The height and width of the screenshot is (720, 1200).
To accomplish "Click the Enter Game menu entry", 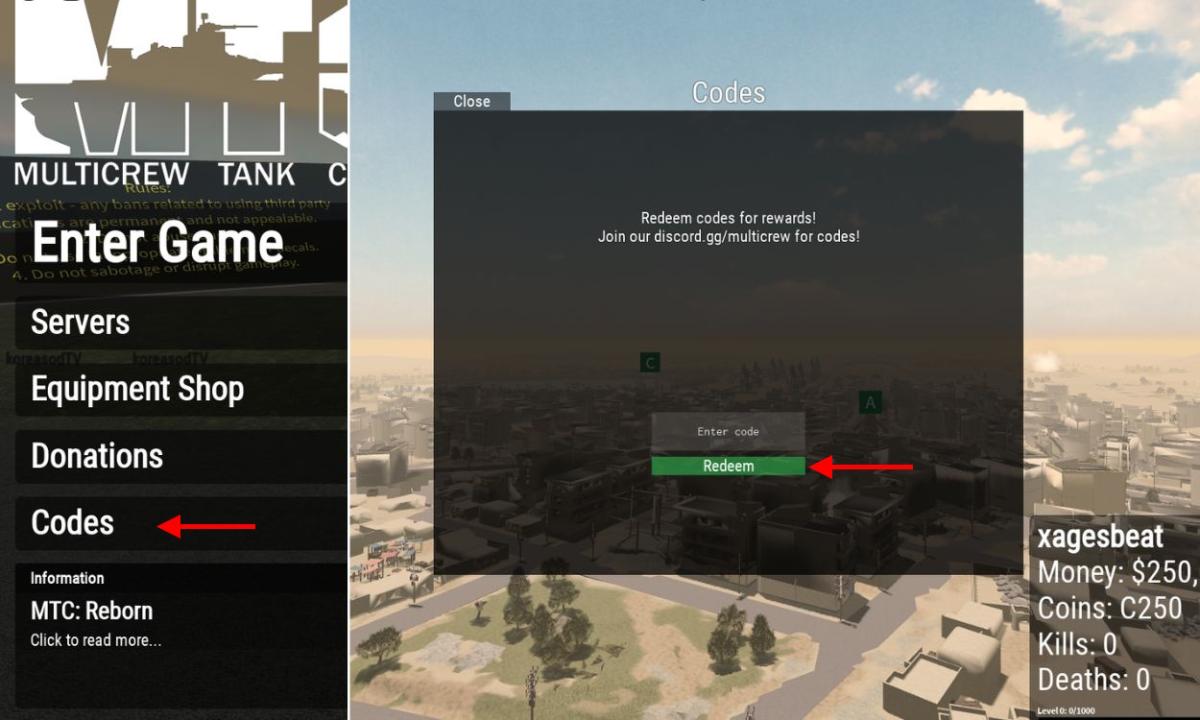I will click(158, 244).
